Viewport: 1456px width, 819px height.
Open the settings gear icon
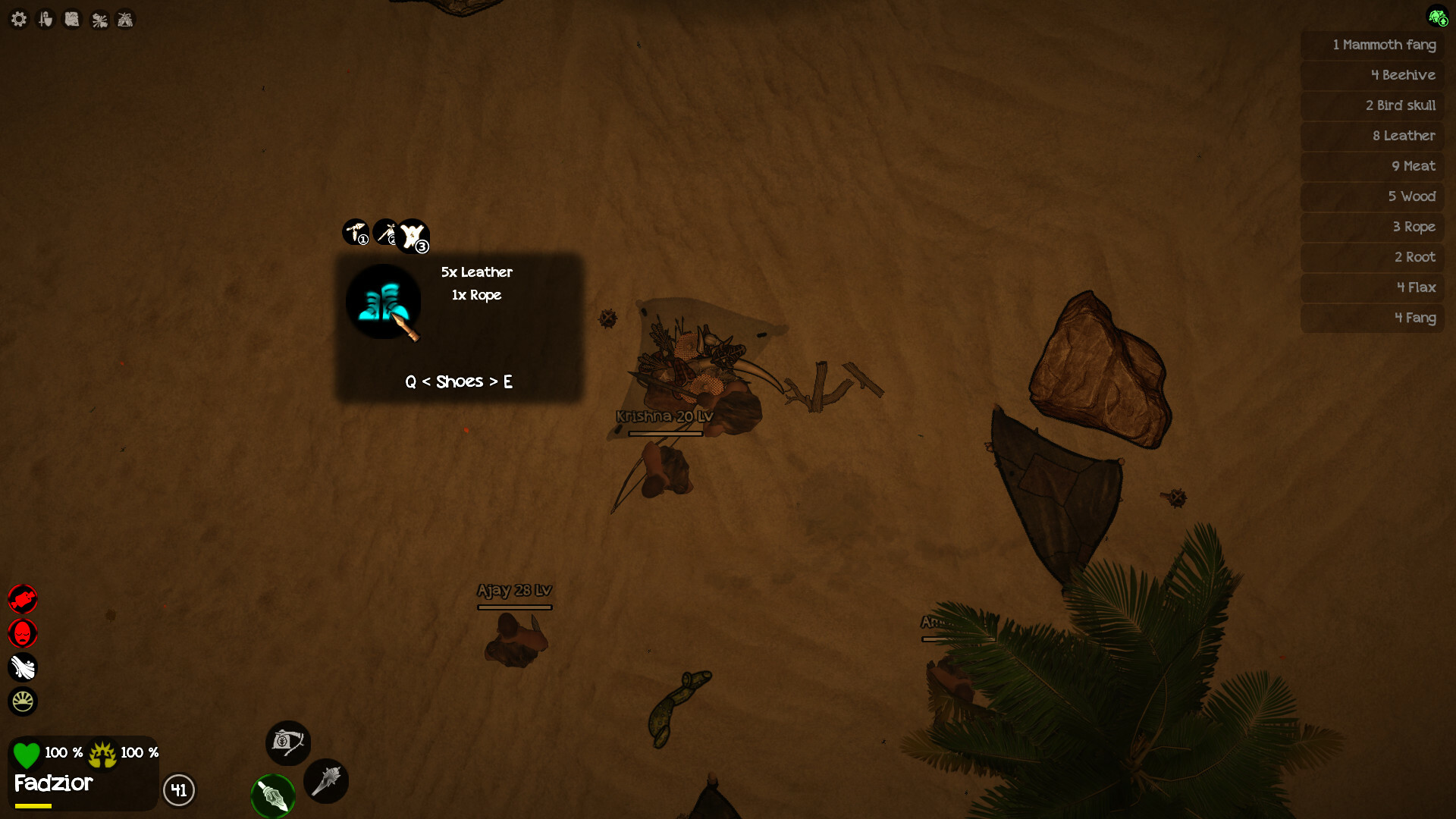[x=19, y=19]
